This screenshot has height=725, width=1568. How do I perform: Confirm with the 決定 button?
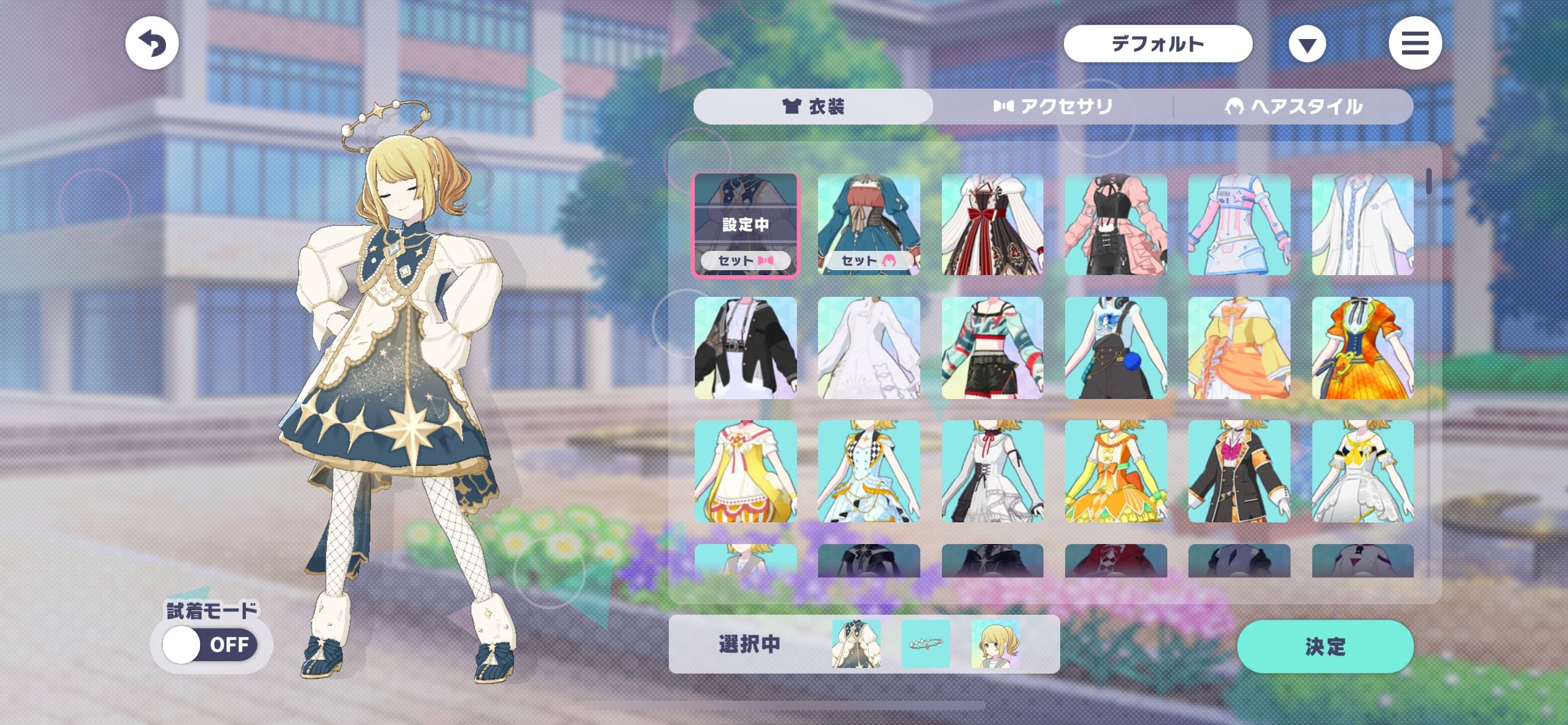pos(1325,646)
